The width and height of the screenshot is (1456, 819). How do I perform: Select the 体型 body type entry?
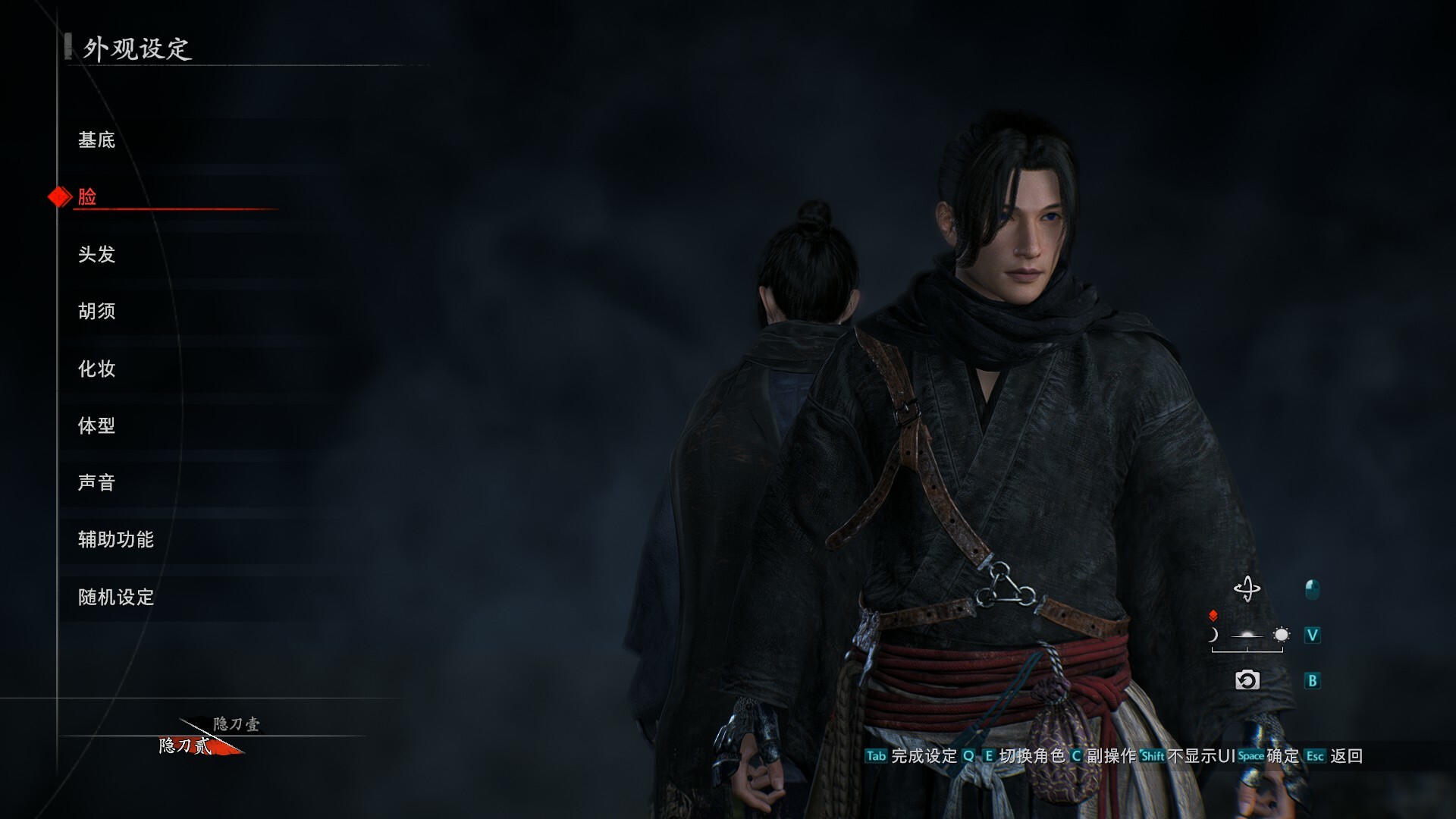(97, 425)
